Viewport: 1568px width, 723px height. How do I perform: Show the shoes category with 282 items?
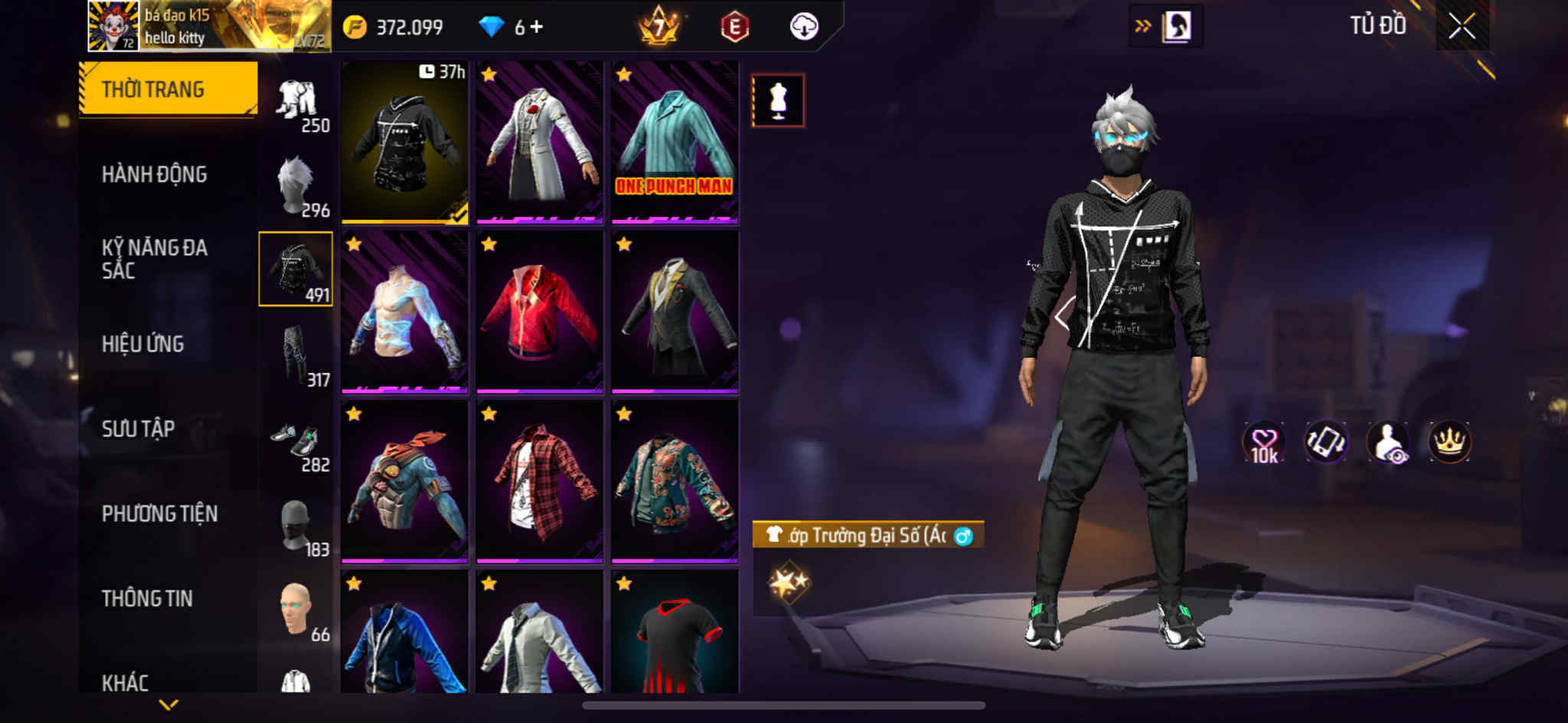coord(296,442)
